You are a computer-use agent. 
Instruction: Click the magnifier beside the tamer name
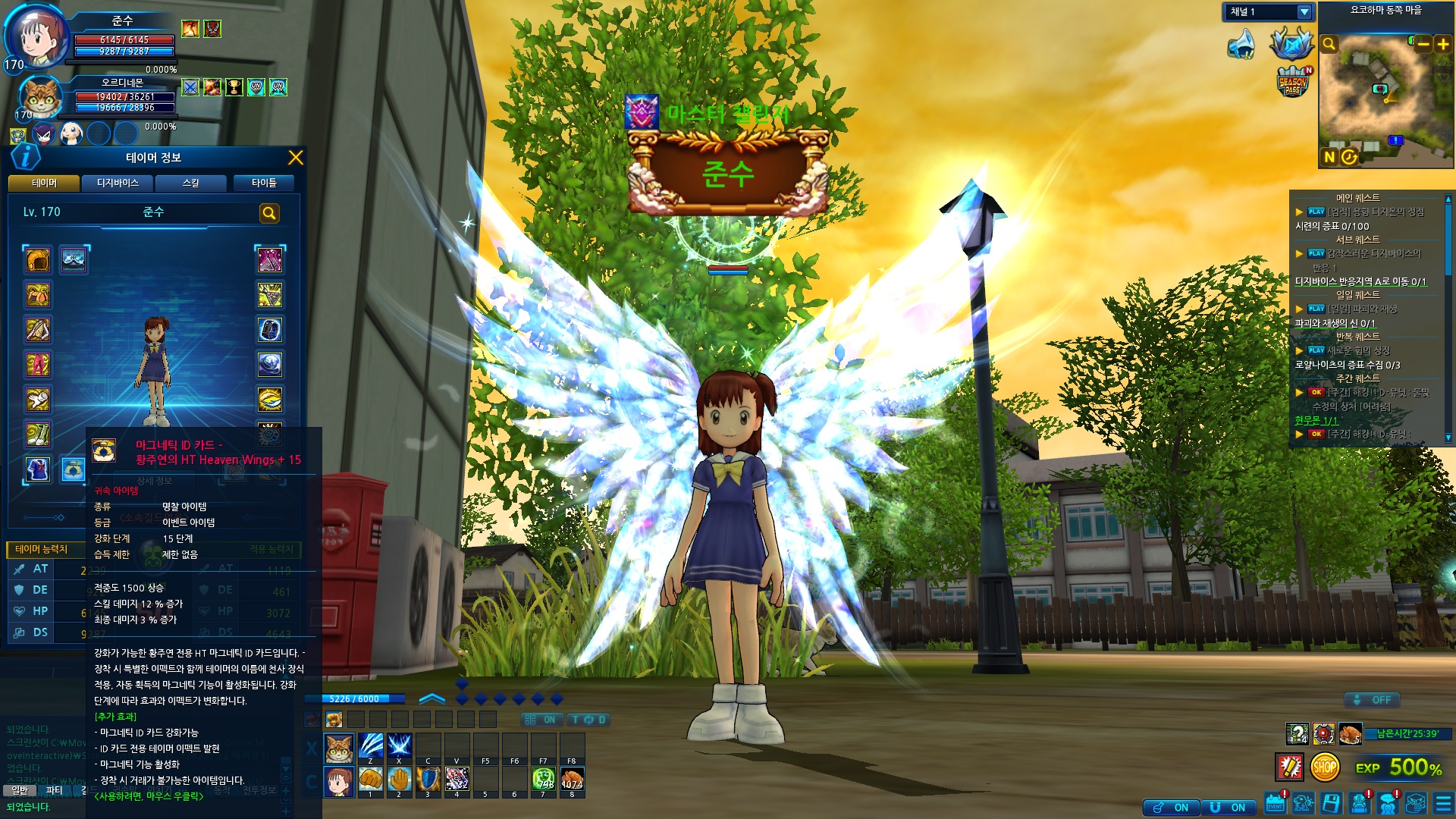269,214
